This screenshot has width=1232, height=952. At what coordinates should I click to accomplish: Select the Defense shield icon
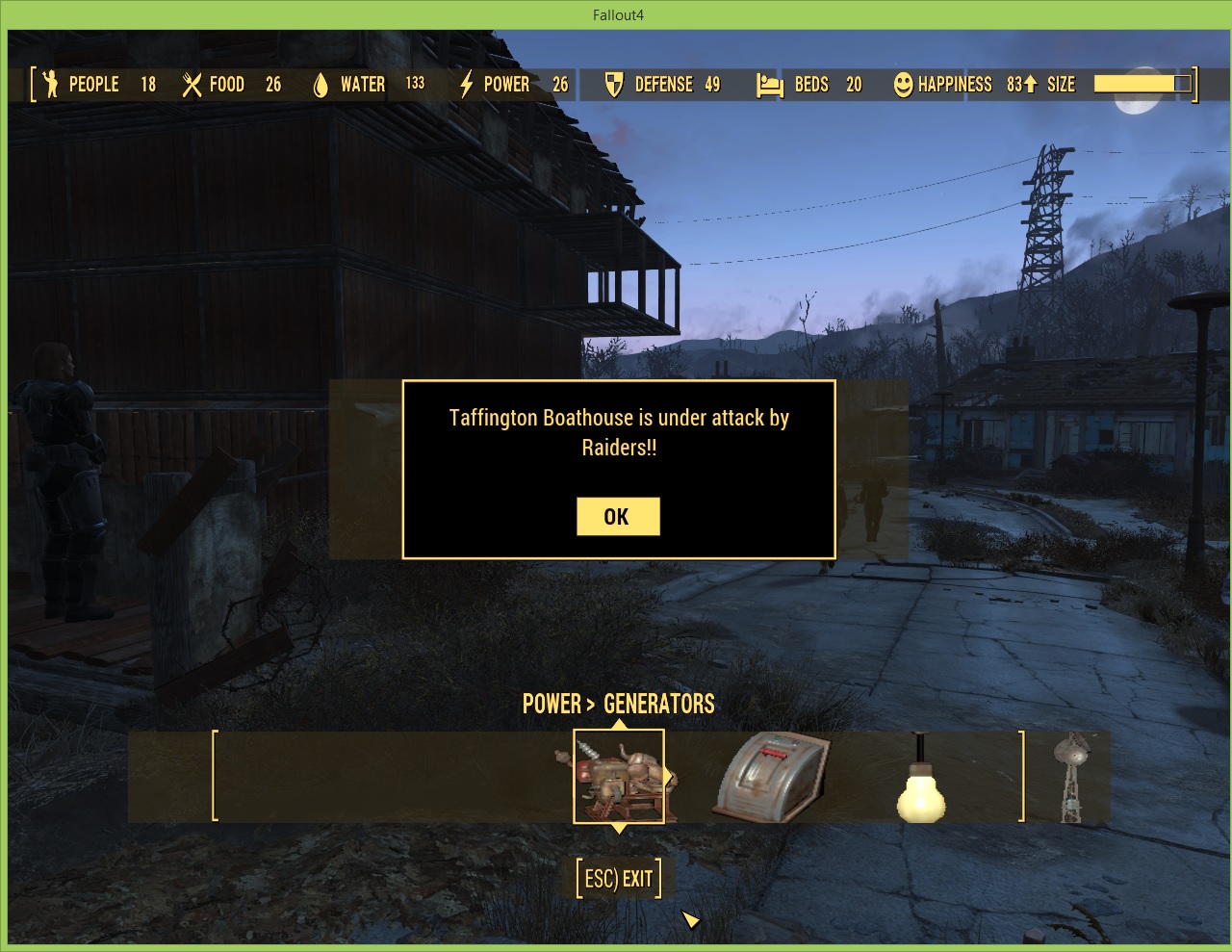613,85
